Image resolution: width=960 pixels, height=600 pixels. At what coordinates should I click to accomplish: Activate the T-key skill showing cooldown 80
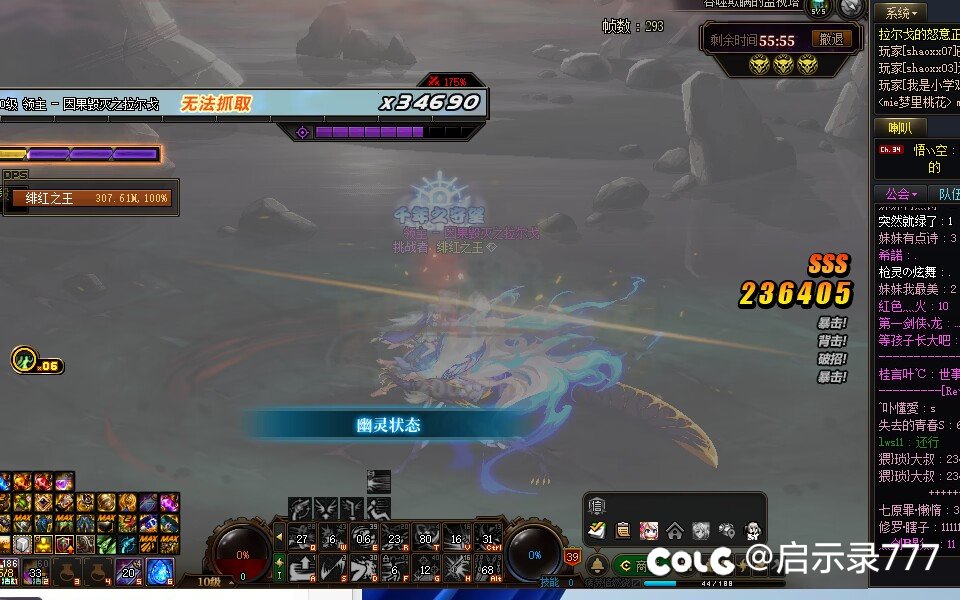426,538
